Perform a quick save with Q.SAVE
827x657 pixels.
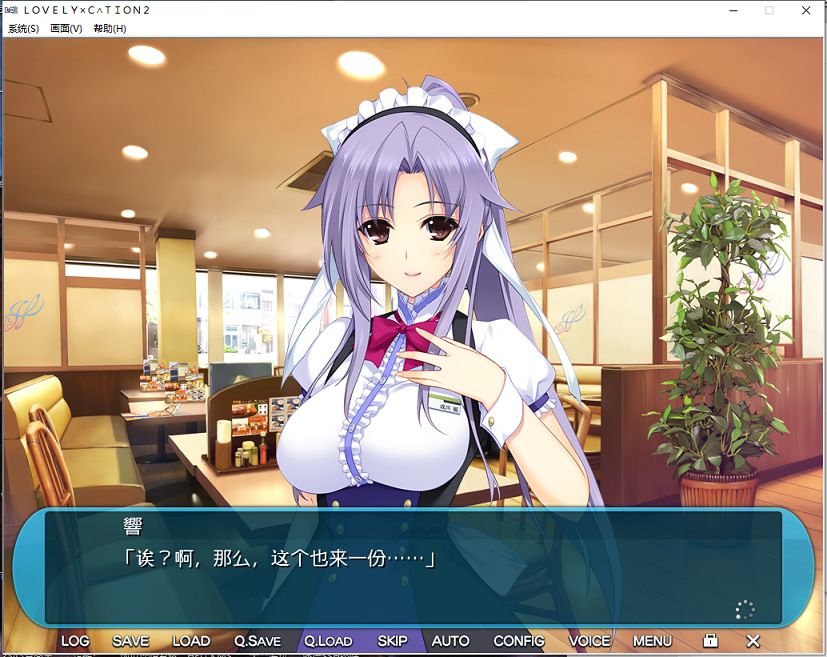click(258, 641)
